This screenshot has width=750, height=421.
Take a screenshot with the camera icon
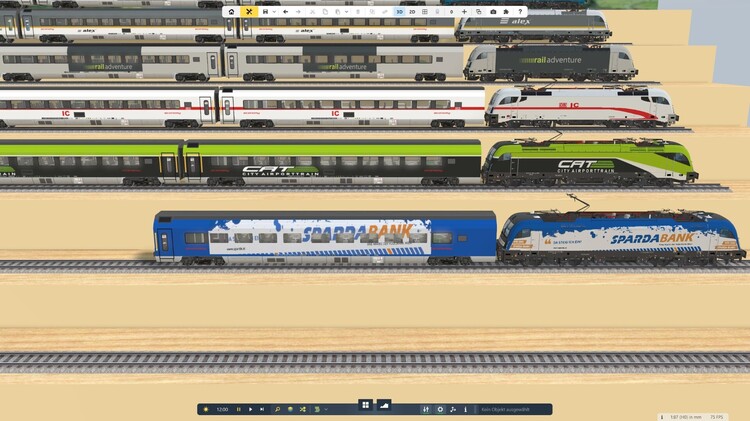click(x=493, y=11)
